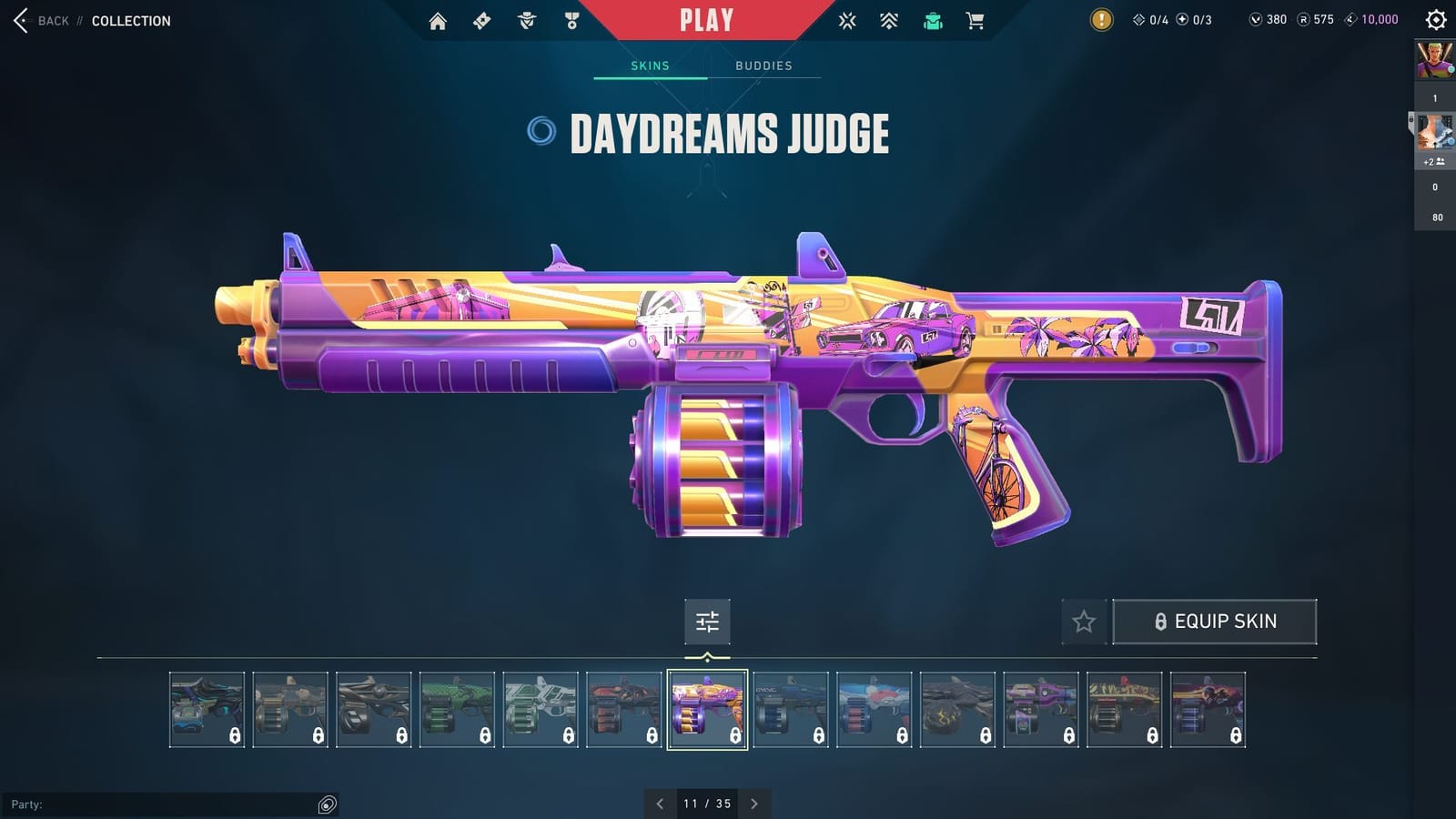This screenshot has height=819, width=1456.
Task: Open the Battlepass ticket icon
Action: [x=482, y=20]
